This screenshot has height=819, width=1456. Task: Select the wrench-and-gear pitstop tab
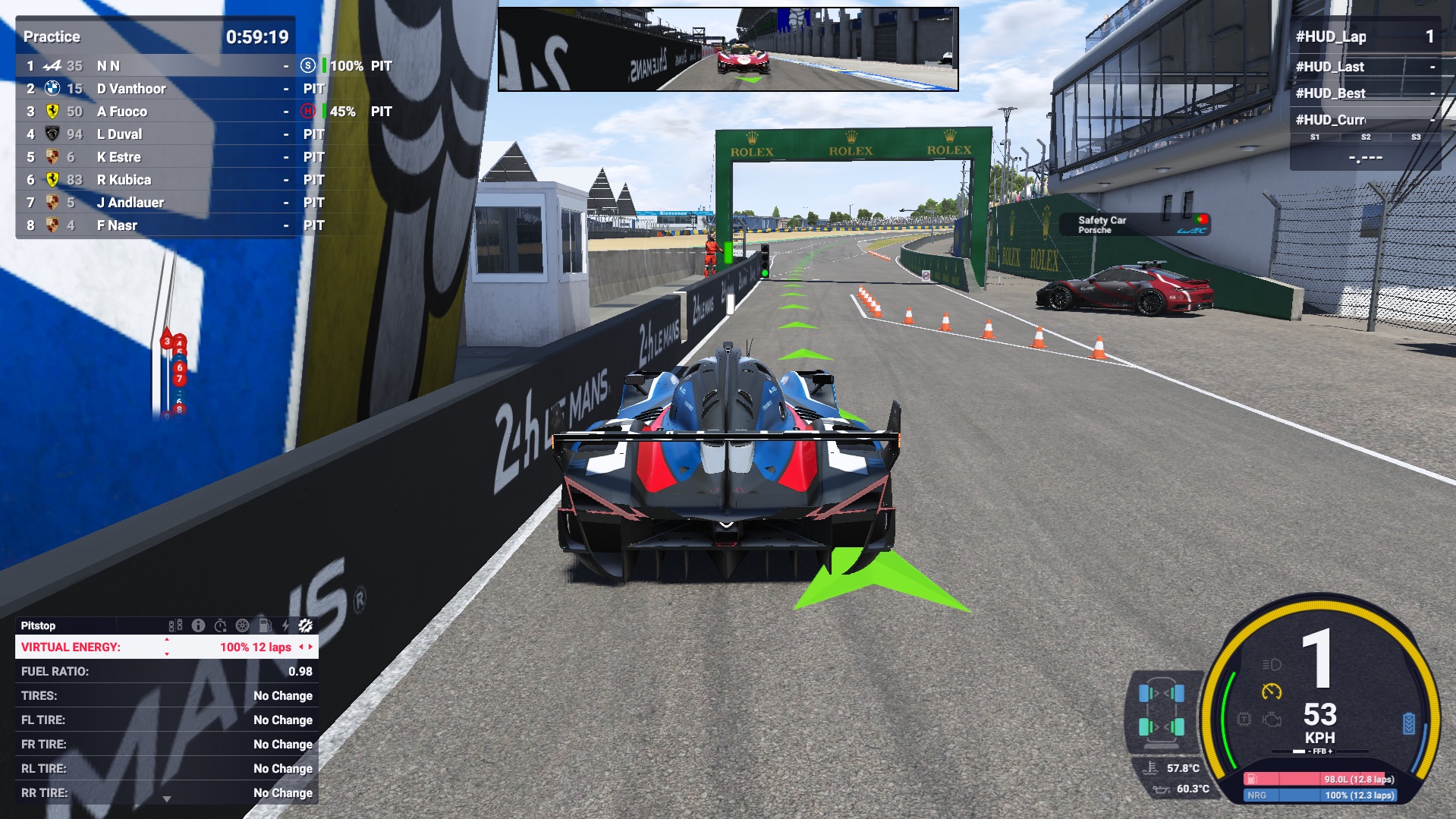306,625
